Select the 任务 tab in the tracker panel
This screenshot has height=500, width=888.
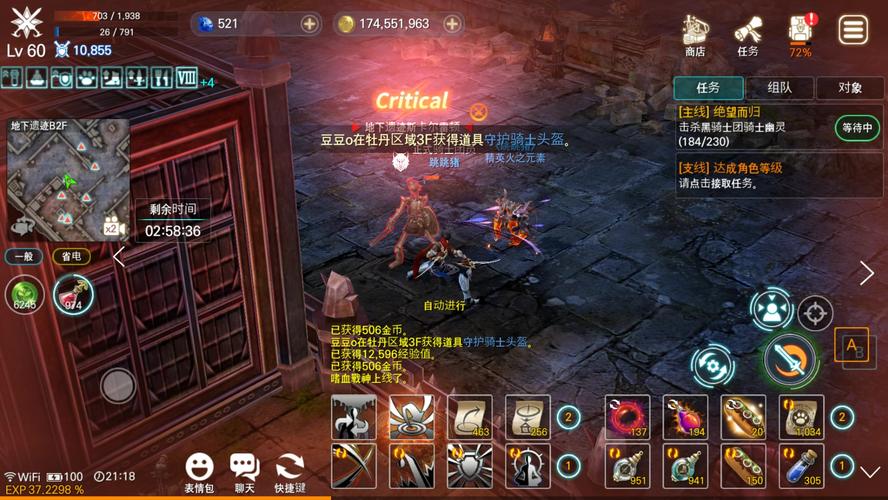click(708, 88)
